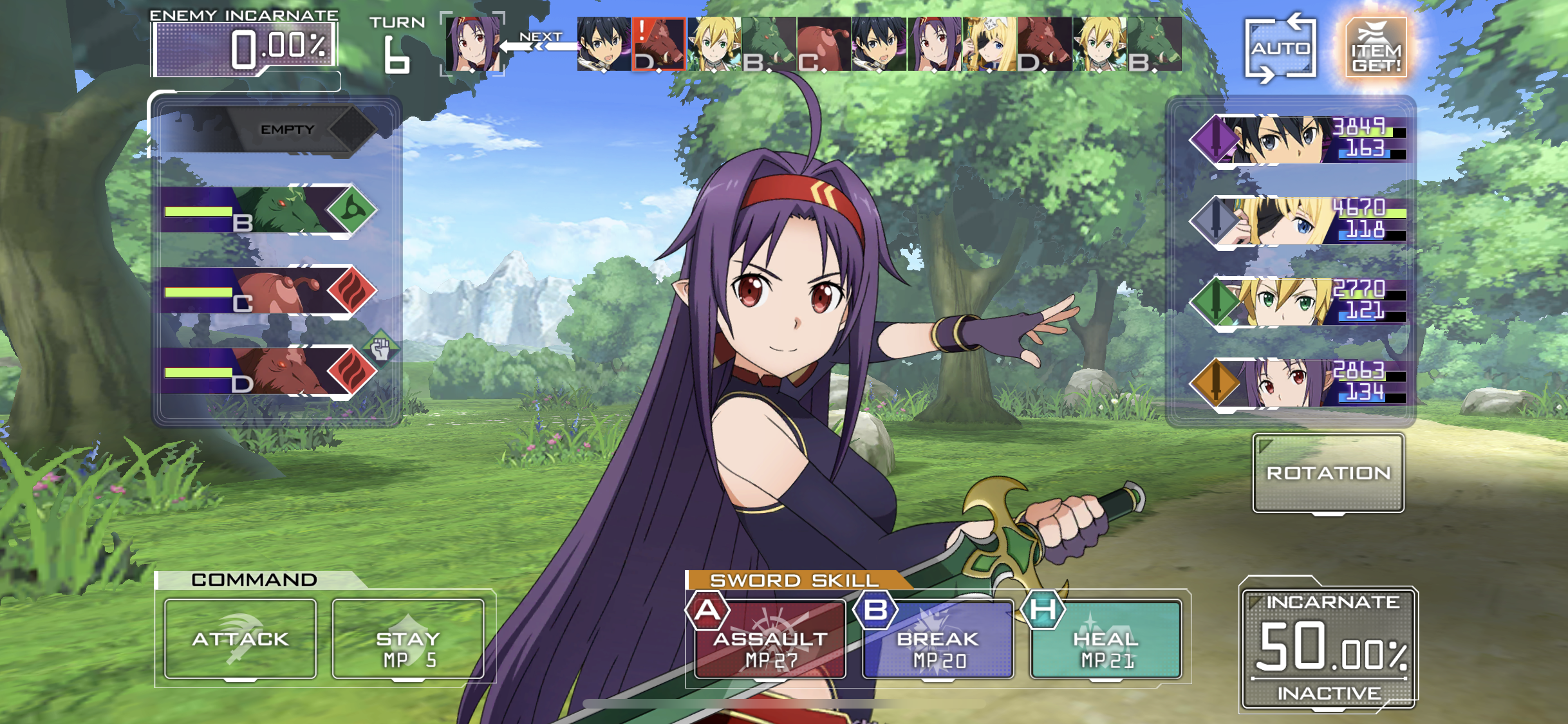Screen dimensions: 1568x724
Task: Toggle the Auto battle button
Action: (x=1280, y=48)
